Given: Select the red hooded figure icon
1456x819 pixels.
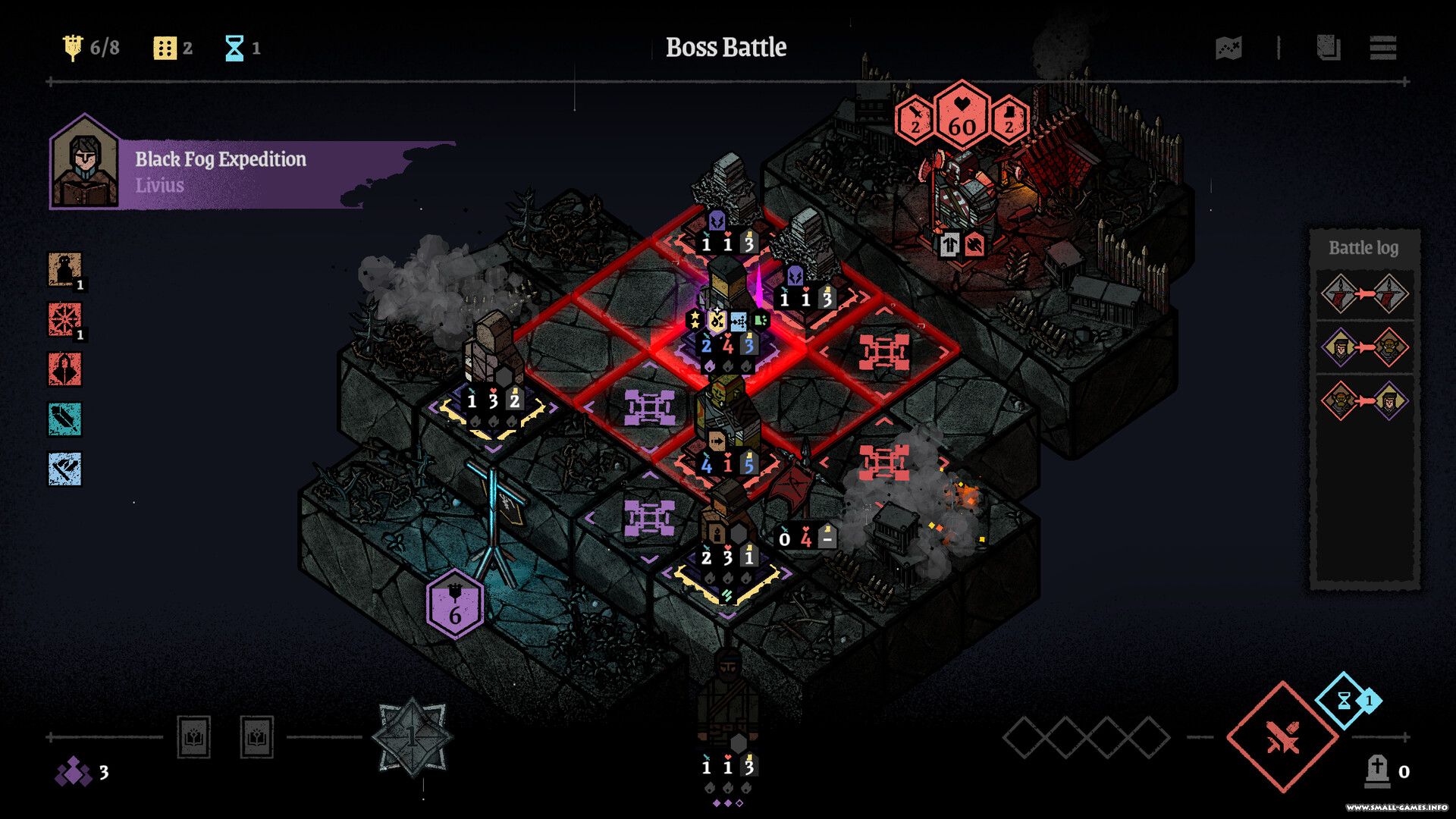Looking at the screenshot, I should tap(65, 369).
